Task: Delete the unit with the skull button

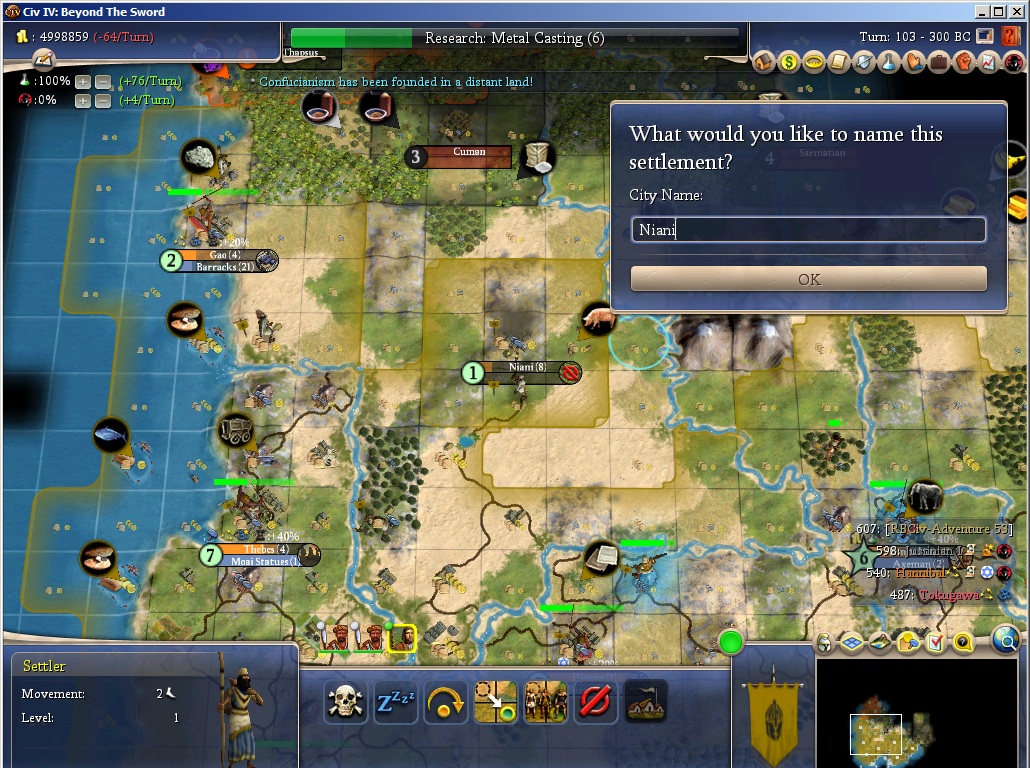Action: (x=344, y=702)
